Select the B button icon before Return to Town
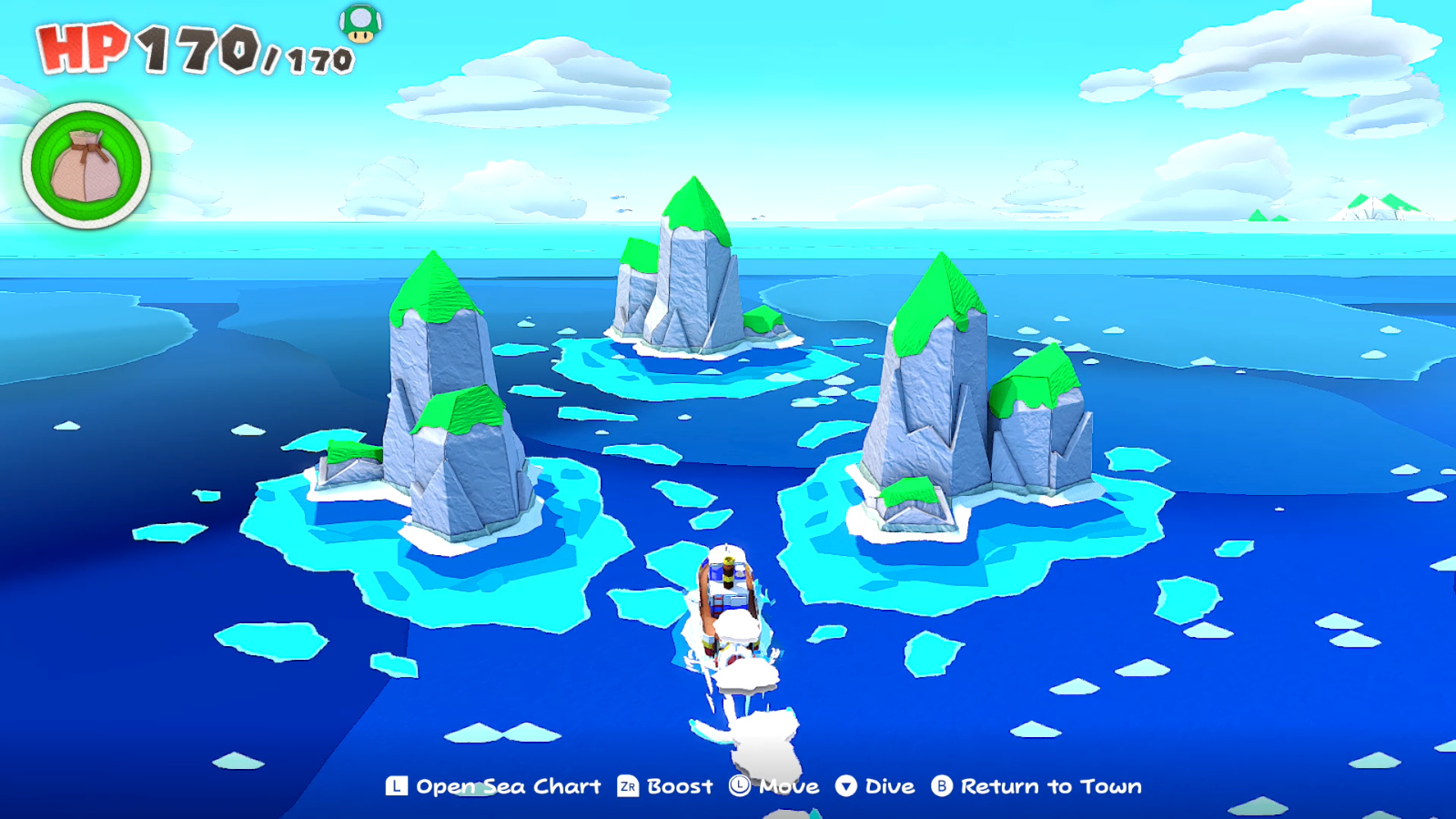This screenshot has height=819, width=1456. (942, 785)
